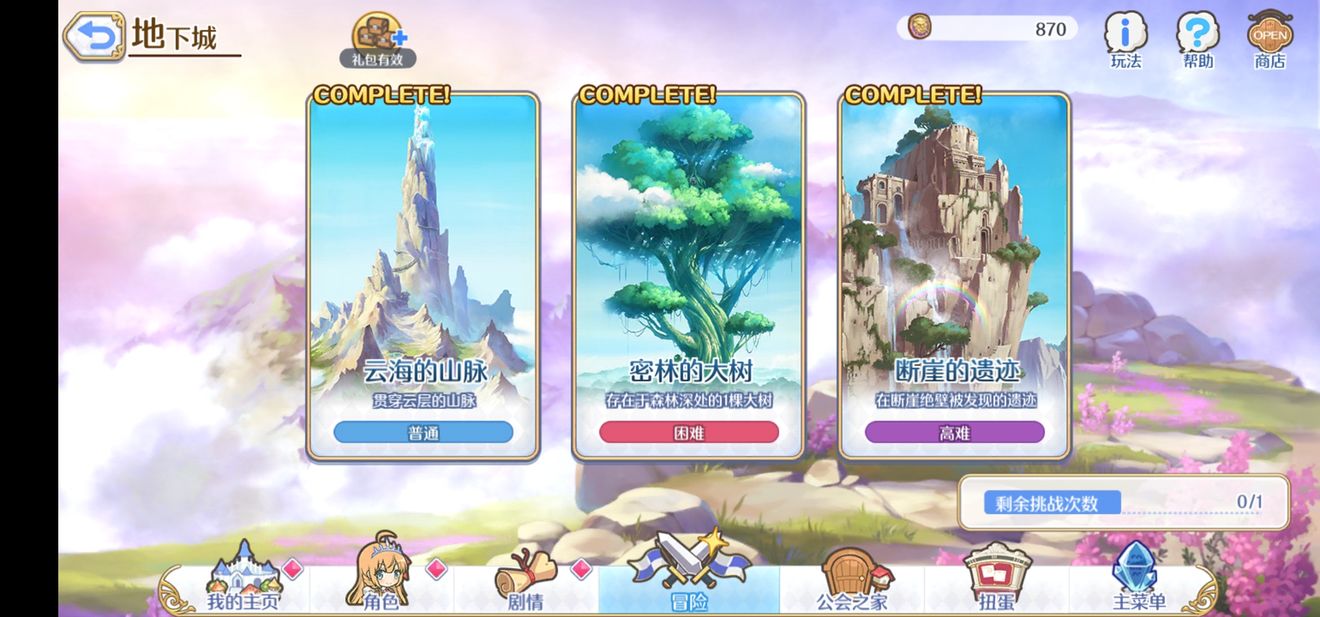Screen dimensions: 1320x617
Task: Open the 玩法 gameplay info
Action: click(1126, 40)
